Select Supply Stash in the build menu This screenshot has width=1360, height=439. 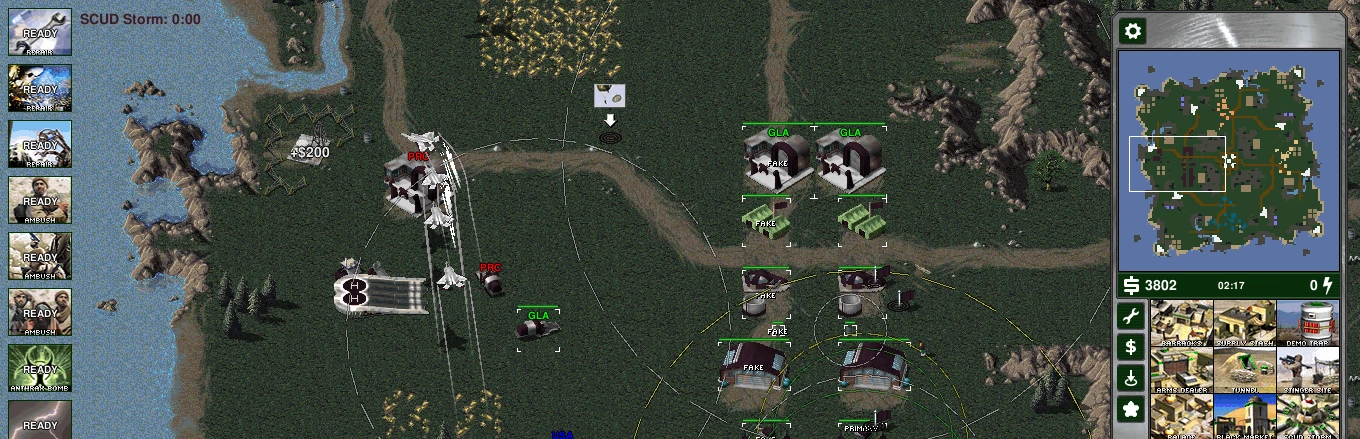click(1244, 323)
